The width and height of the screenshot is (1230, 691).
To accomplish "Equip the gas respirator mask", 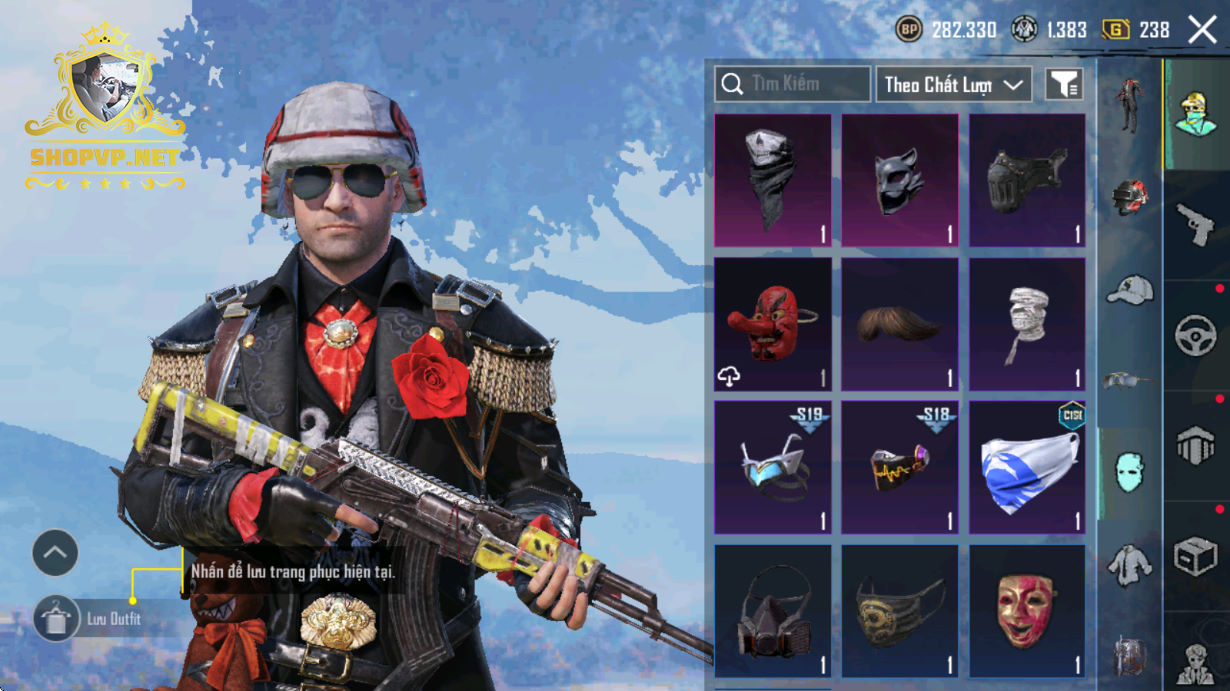I will click(772, 611).
